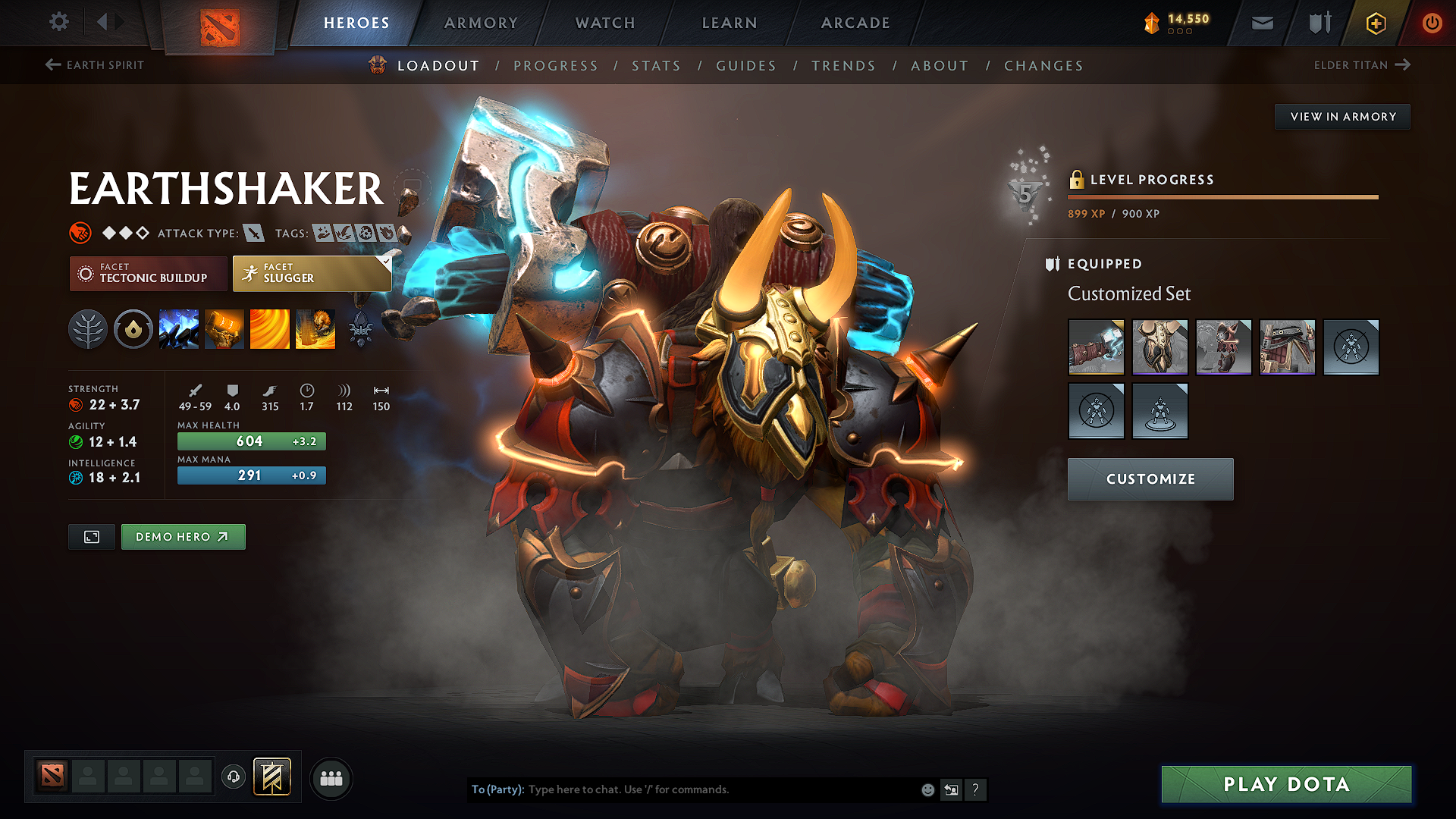1456x819 pixels.
Task: Select the Tectonic Buildup facet
Action: pyautogui.click(x=148, y=273)
